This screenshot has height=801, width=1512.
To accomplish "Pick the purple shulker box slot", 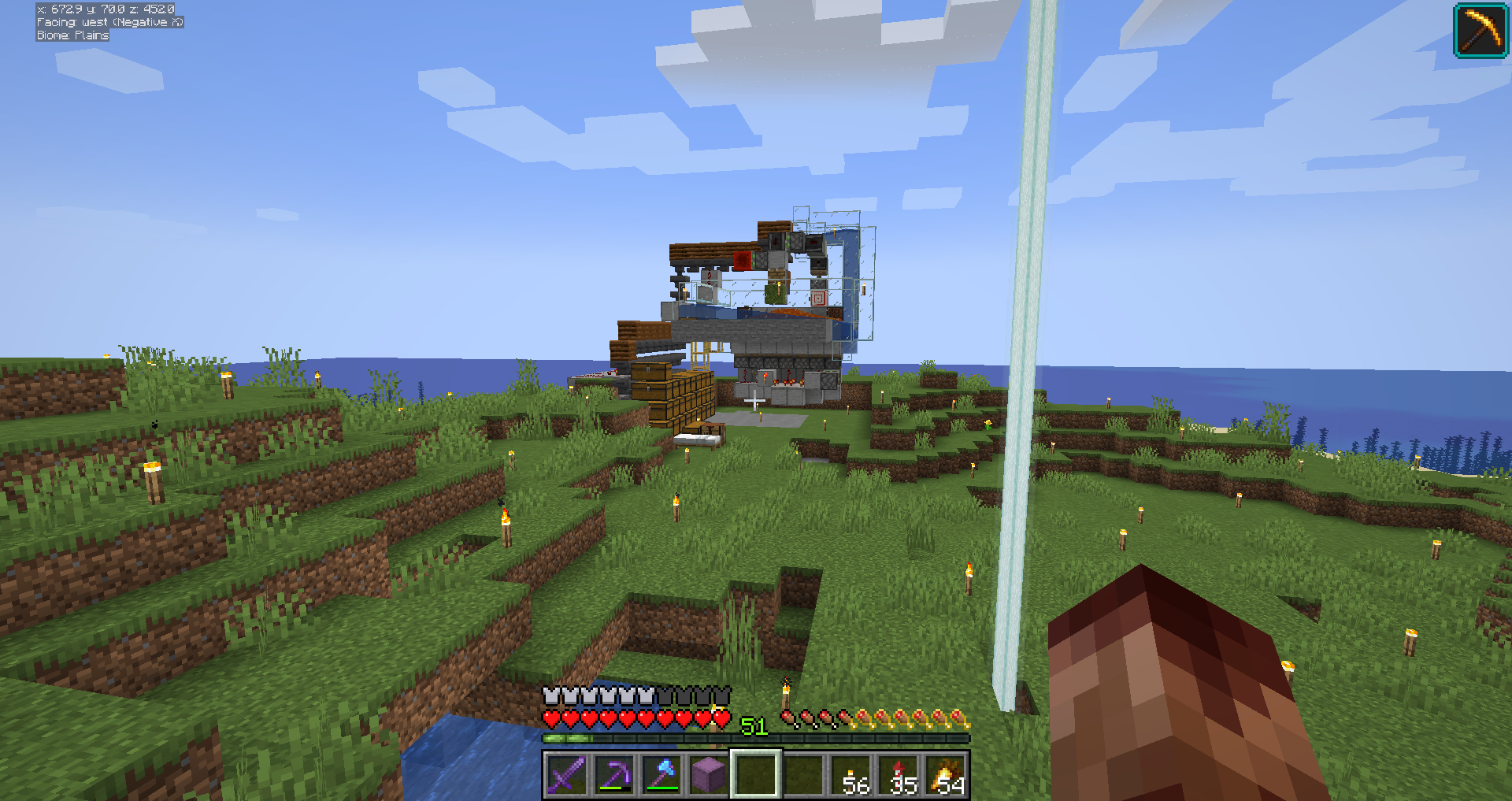I will [x=709, y=775].
